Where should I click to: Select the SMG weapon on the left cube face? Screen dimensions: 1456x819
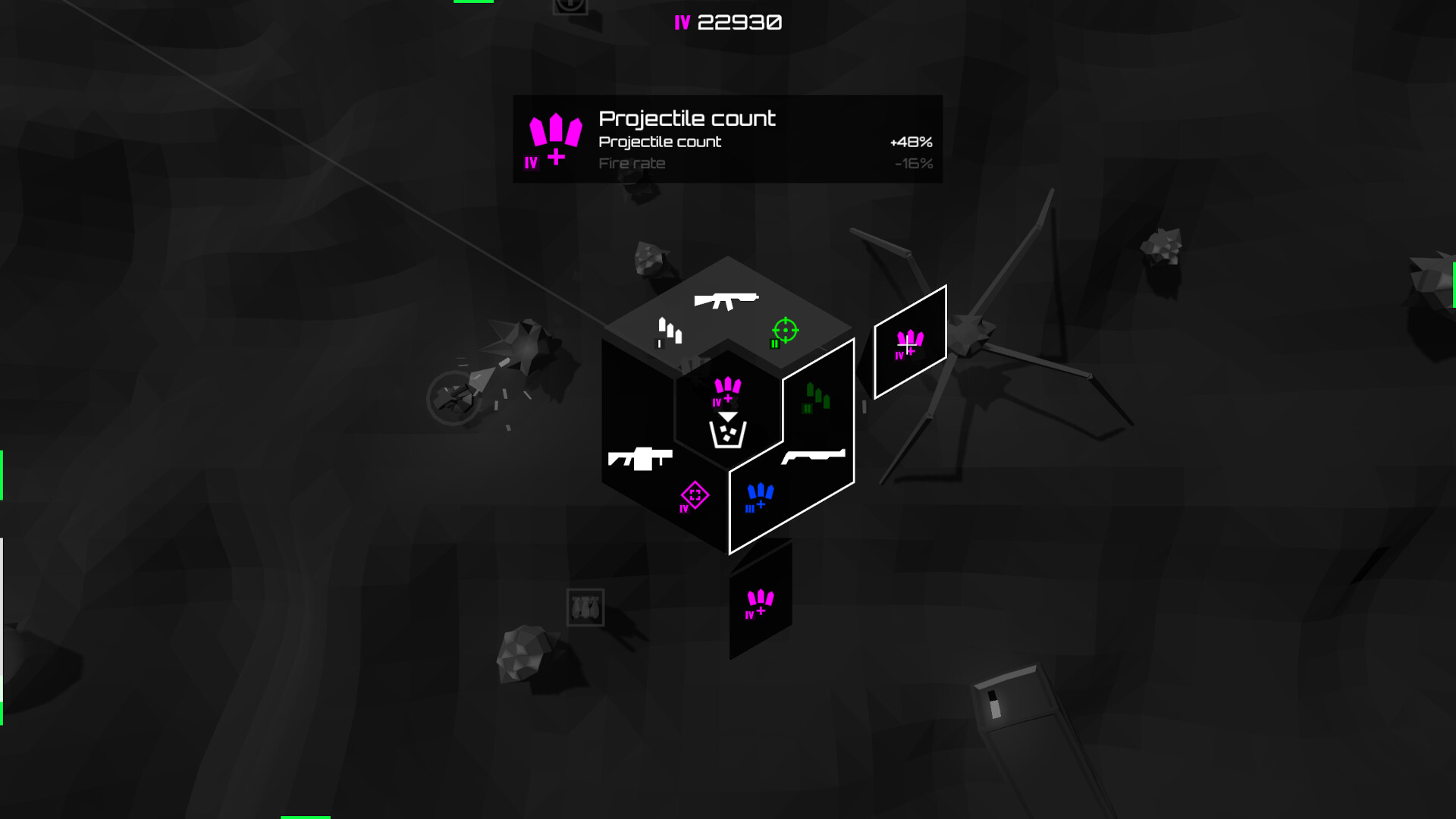coord(639,458)
